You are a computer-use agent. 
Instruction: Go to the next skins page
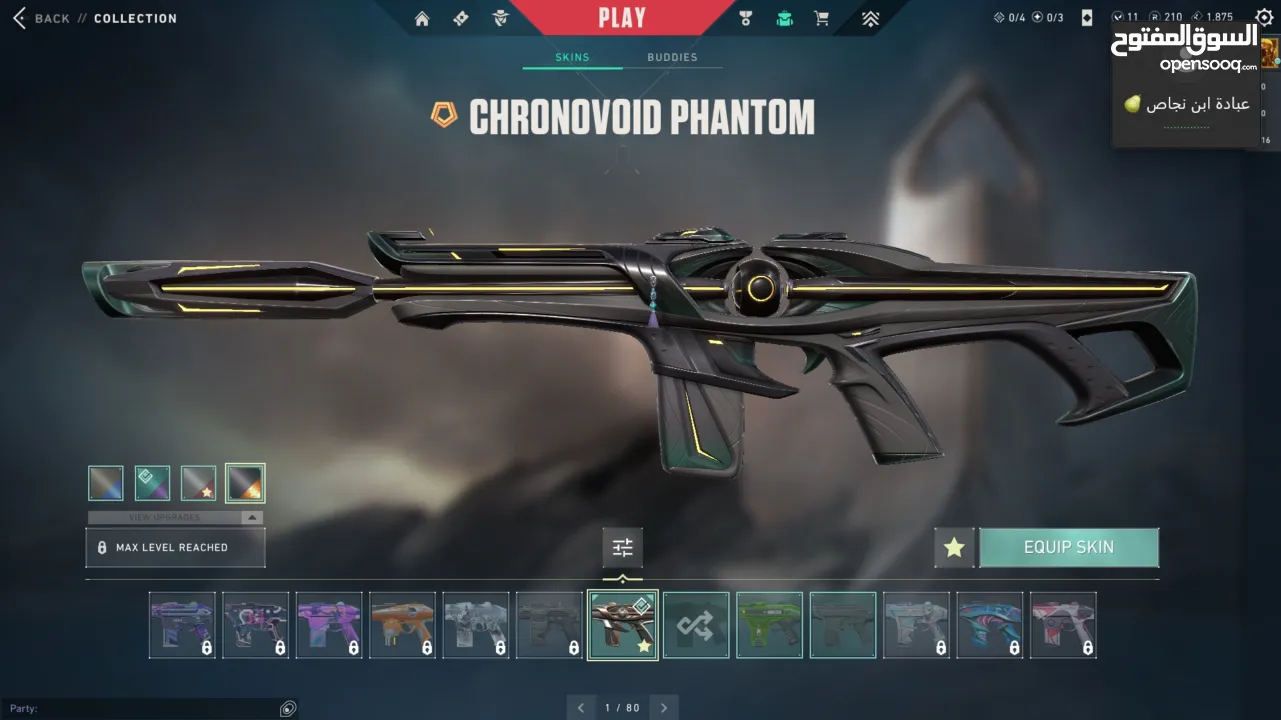(x=664, y=707)
